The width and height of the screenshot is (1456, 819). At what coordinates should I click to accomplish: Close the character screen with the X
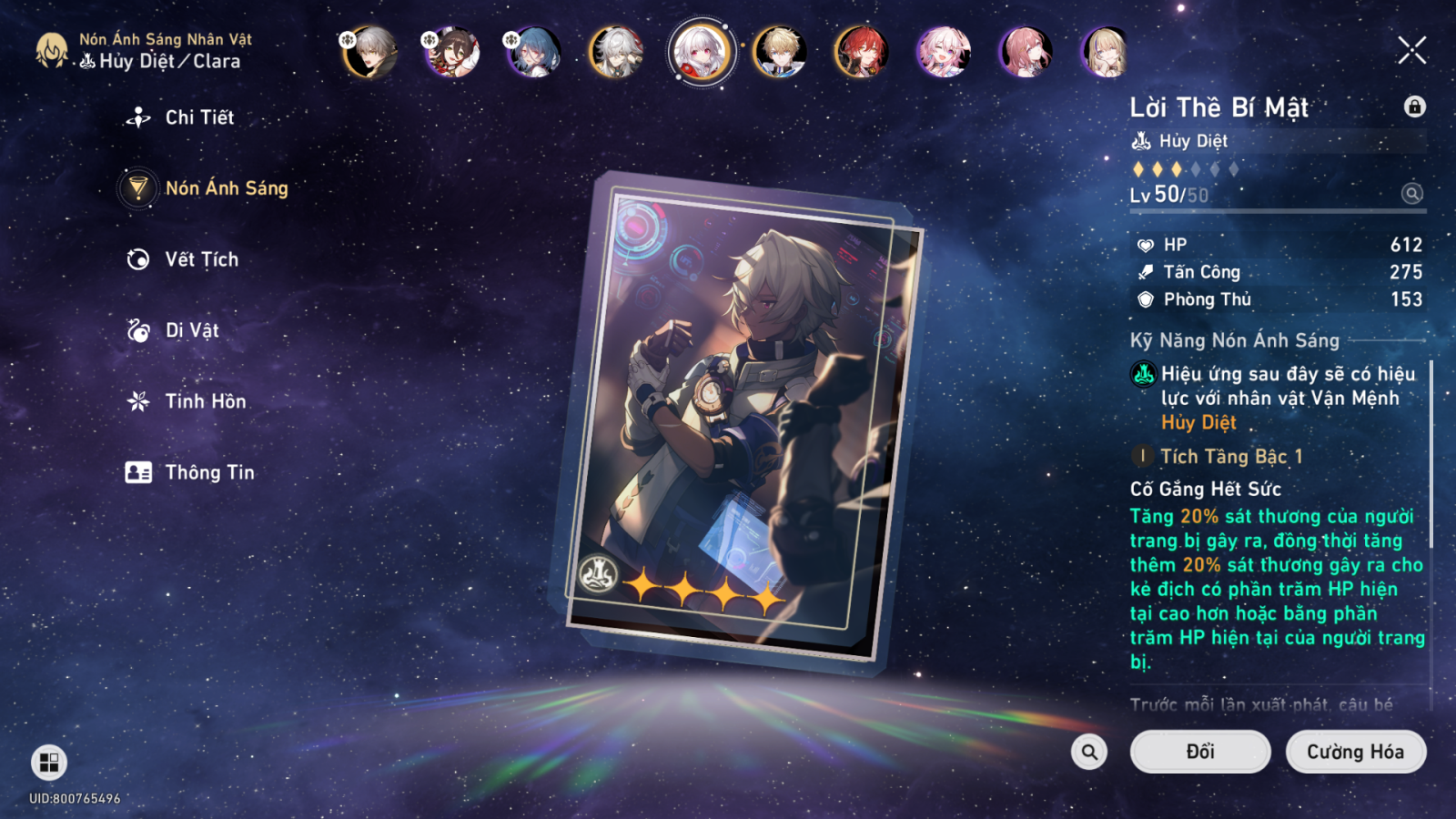(1411, 51)
